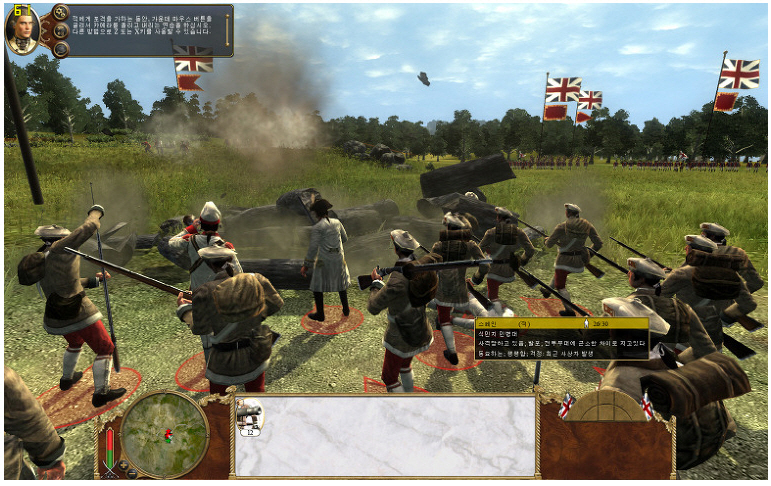This screenshot has height=486, width=771.
Task: Open the advisor's gear-icon options button
Action: tap(60, 13)
